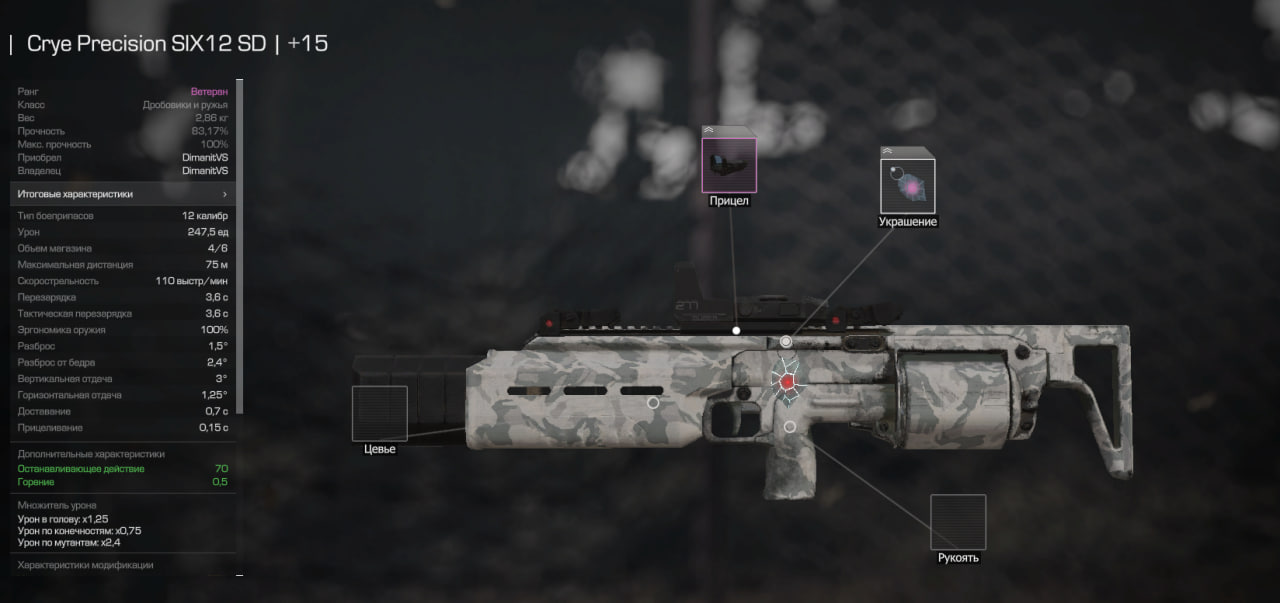Click the Характеристики модификации header
Screen dimensions: 1280x603
(86, 565)
